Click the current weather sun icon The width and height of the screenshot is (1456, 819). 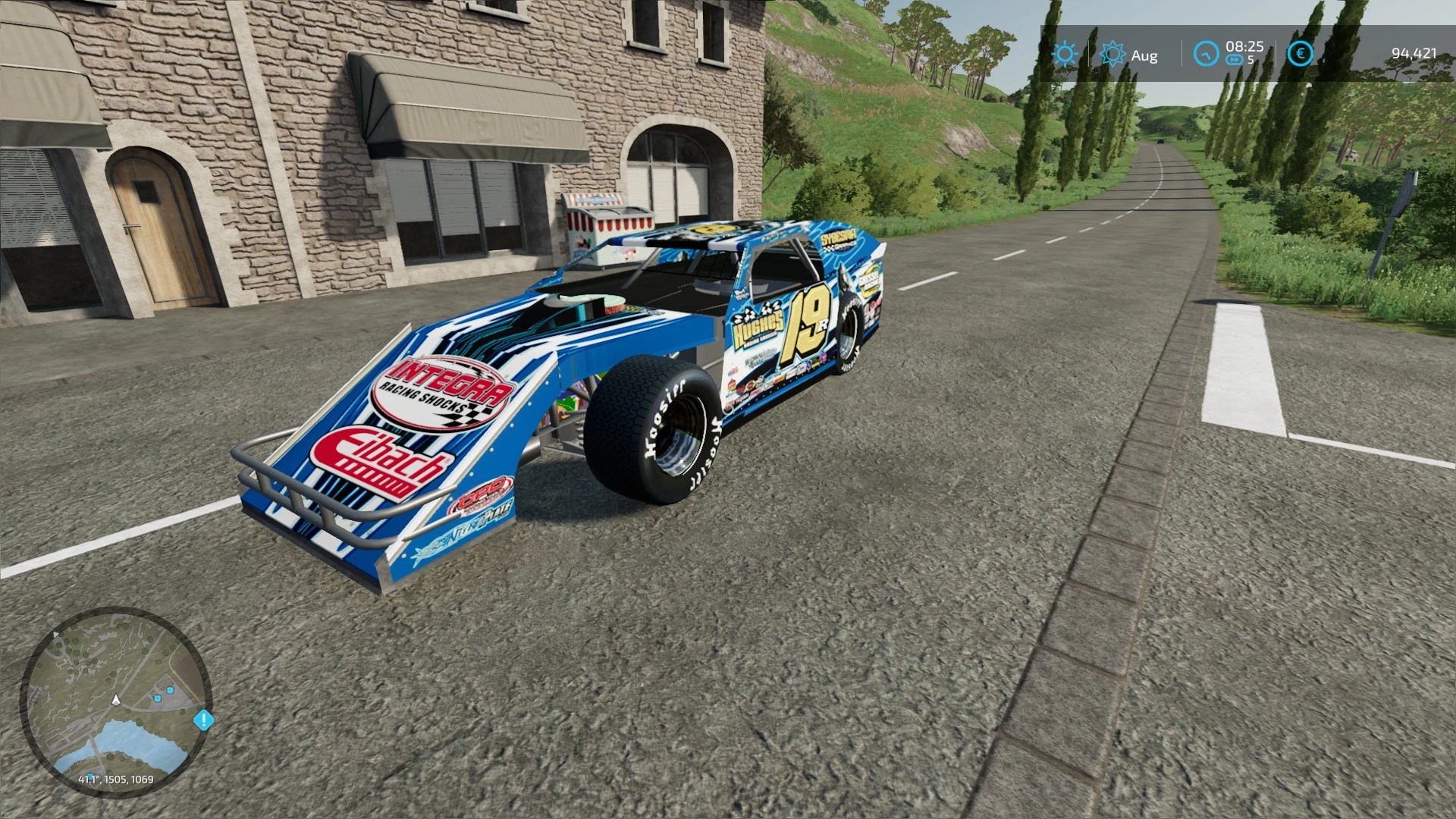pos(1065,54)
